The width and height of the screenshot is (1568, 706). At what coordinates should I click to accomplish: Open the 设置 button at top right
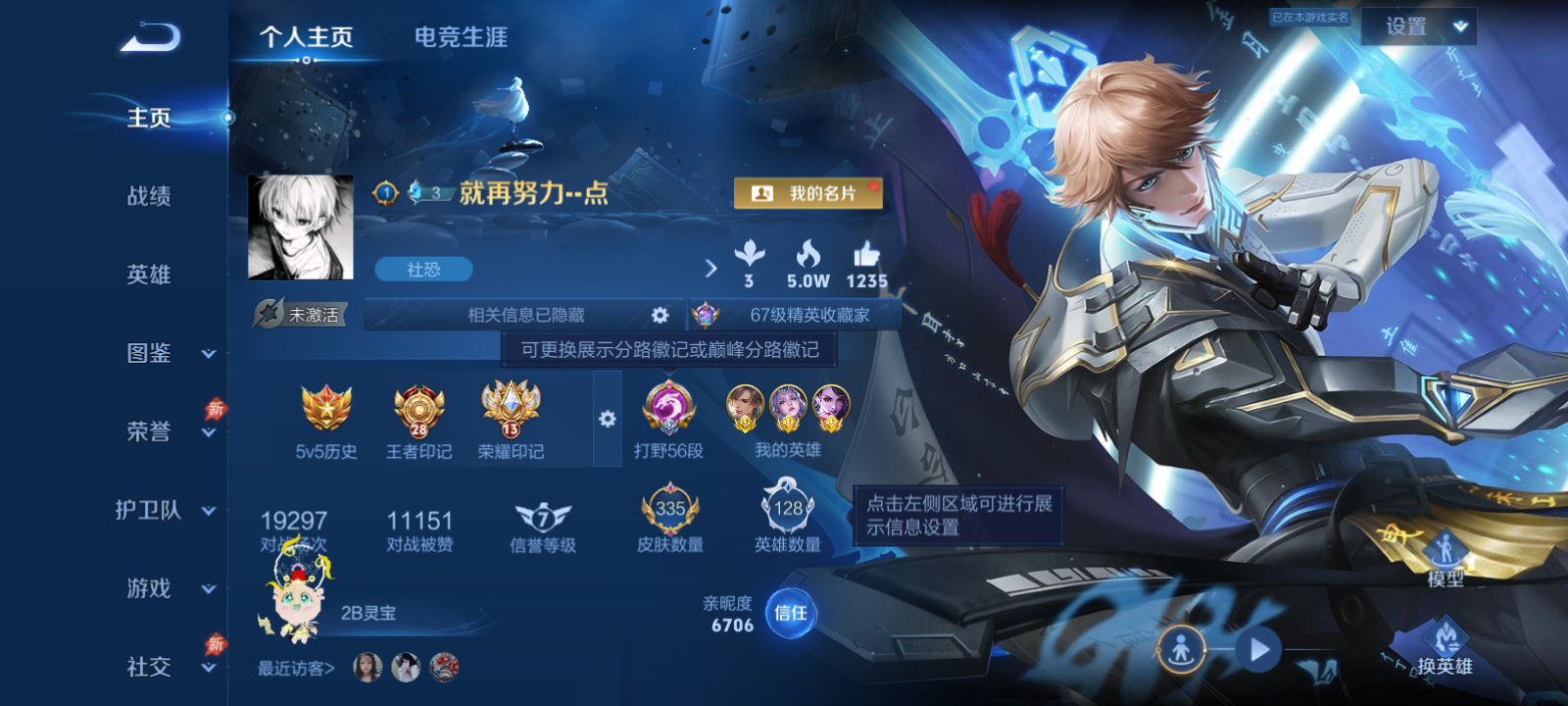click(x=1420, y=26)
